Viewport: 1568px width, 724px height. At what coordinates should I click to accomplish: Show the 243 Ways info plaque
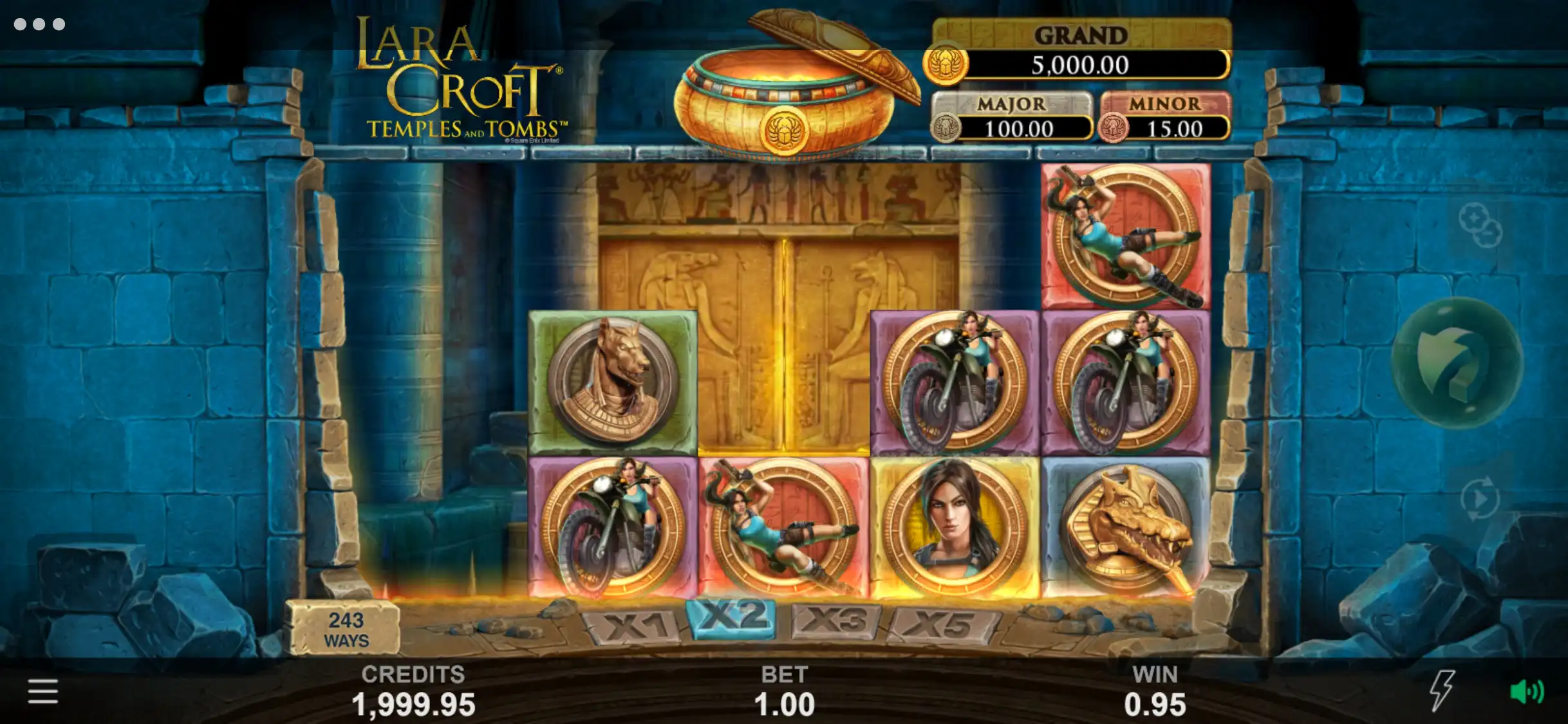tap(346, 629)
